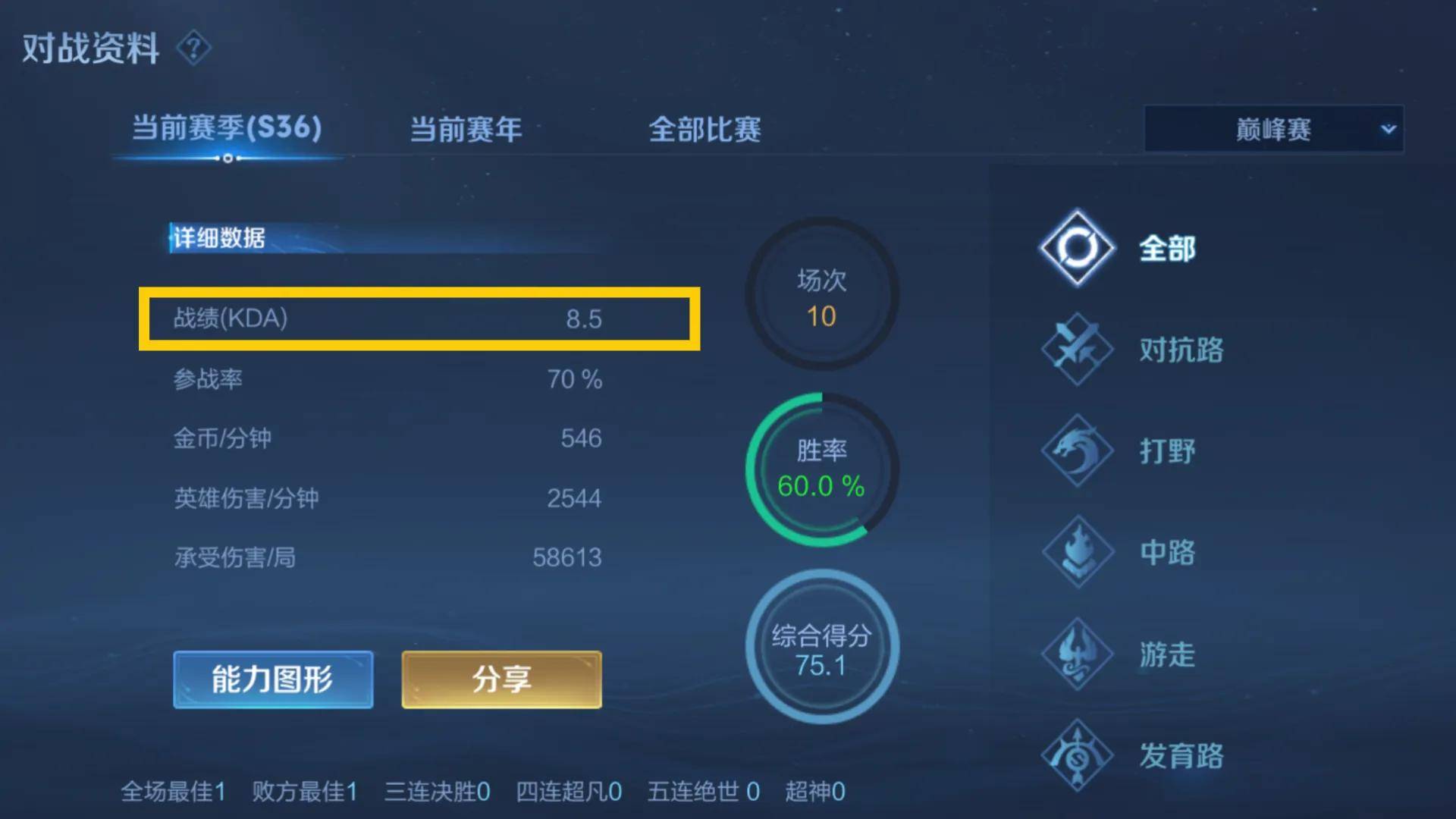Select the 全部 (All) lane filter icon
This screenshot has height=819, width=1456.
coord(1076,249)
